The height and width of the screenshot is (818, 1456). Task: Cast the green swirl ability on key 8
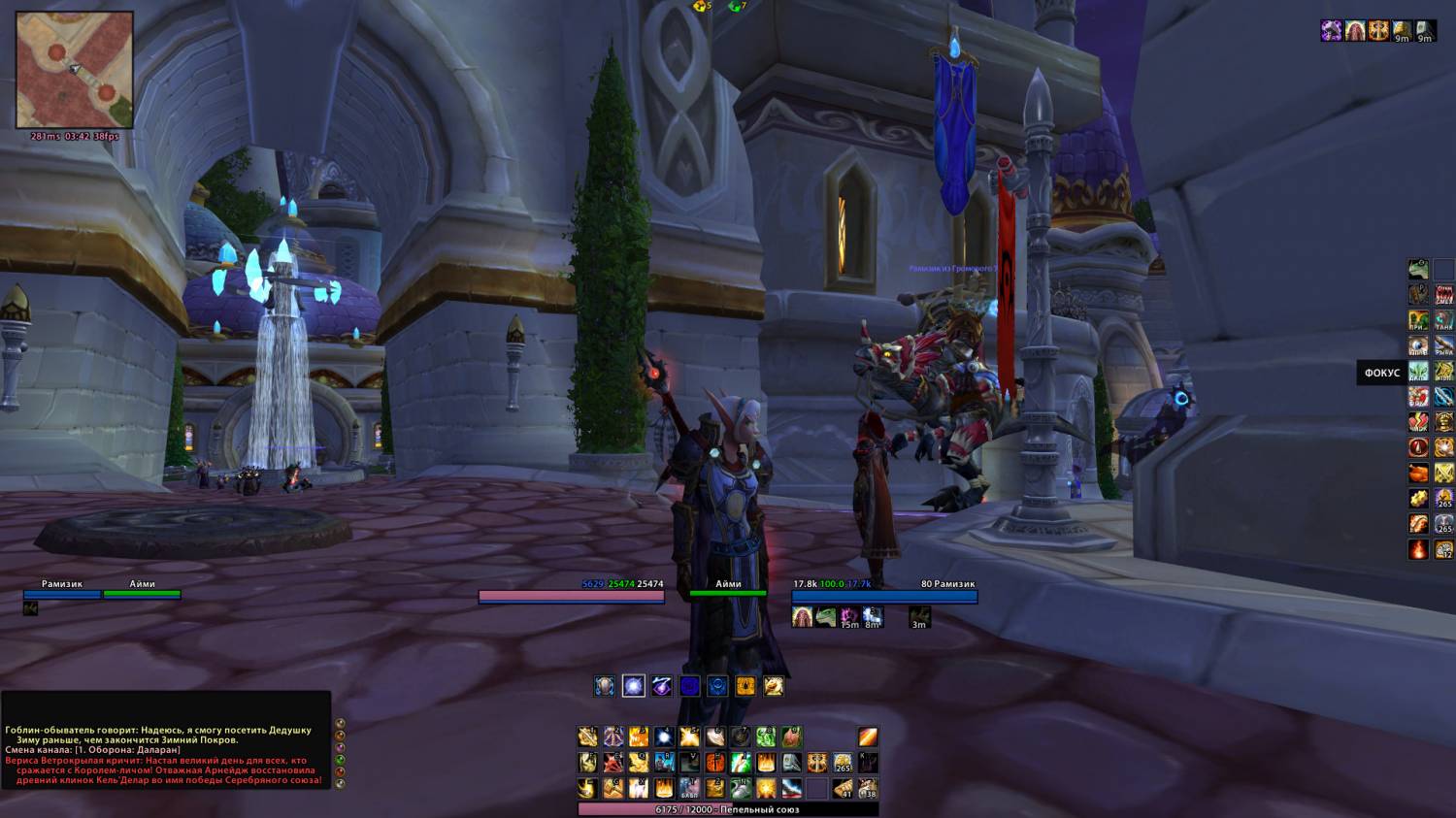[766, 736]
